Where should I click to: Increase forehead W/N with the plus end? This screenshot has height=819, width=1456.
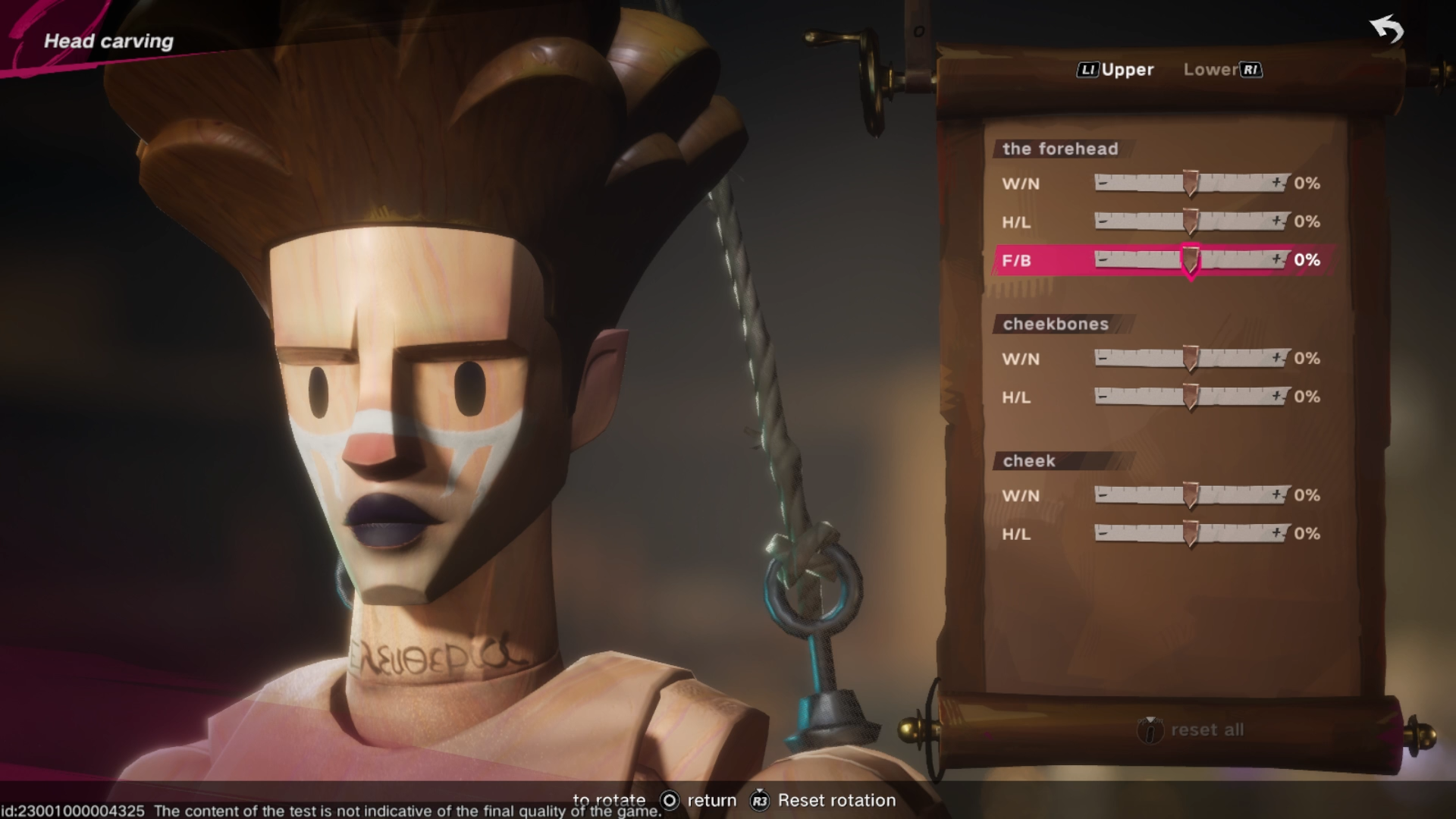coord(1279,183)
